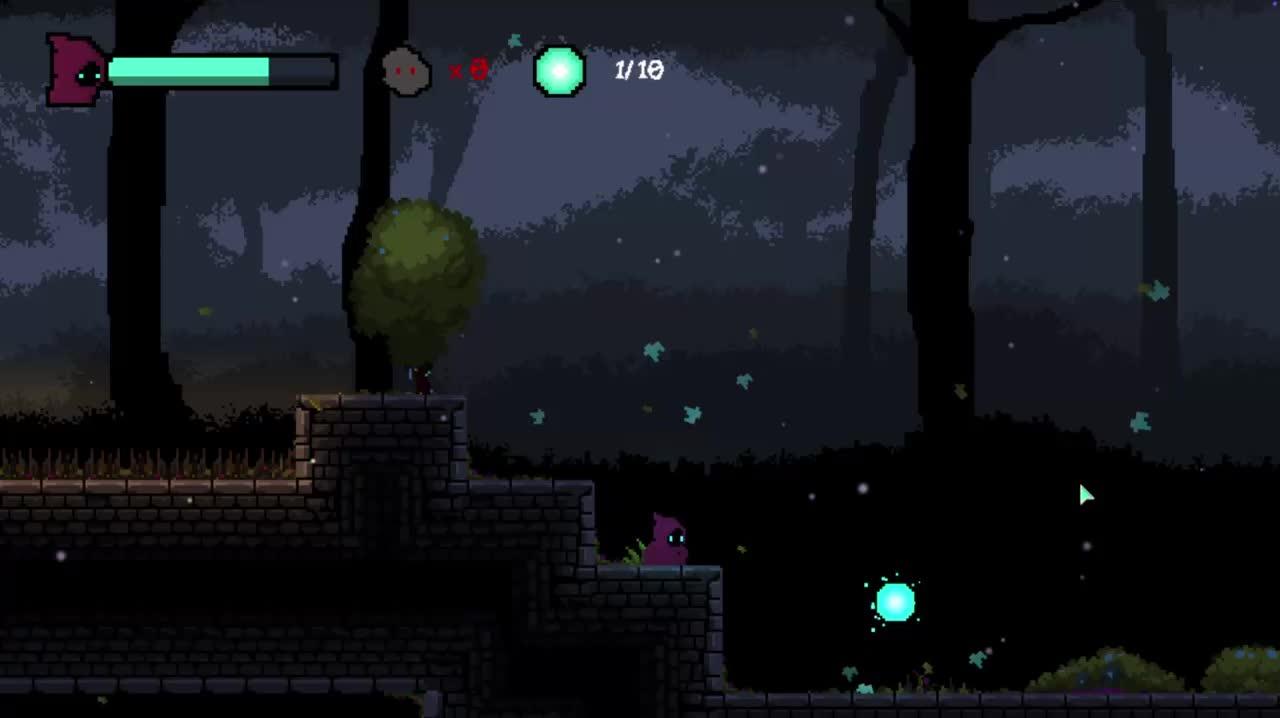Viewport: 1280px width, 718px height.
Task: Click the hooded character portrait icon
Action: coord(76,70)
